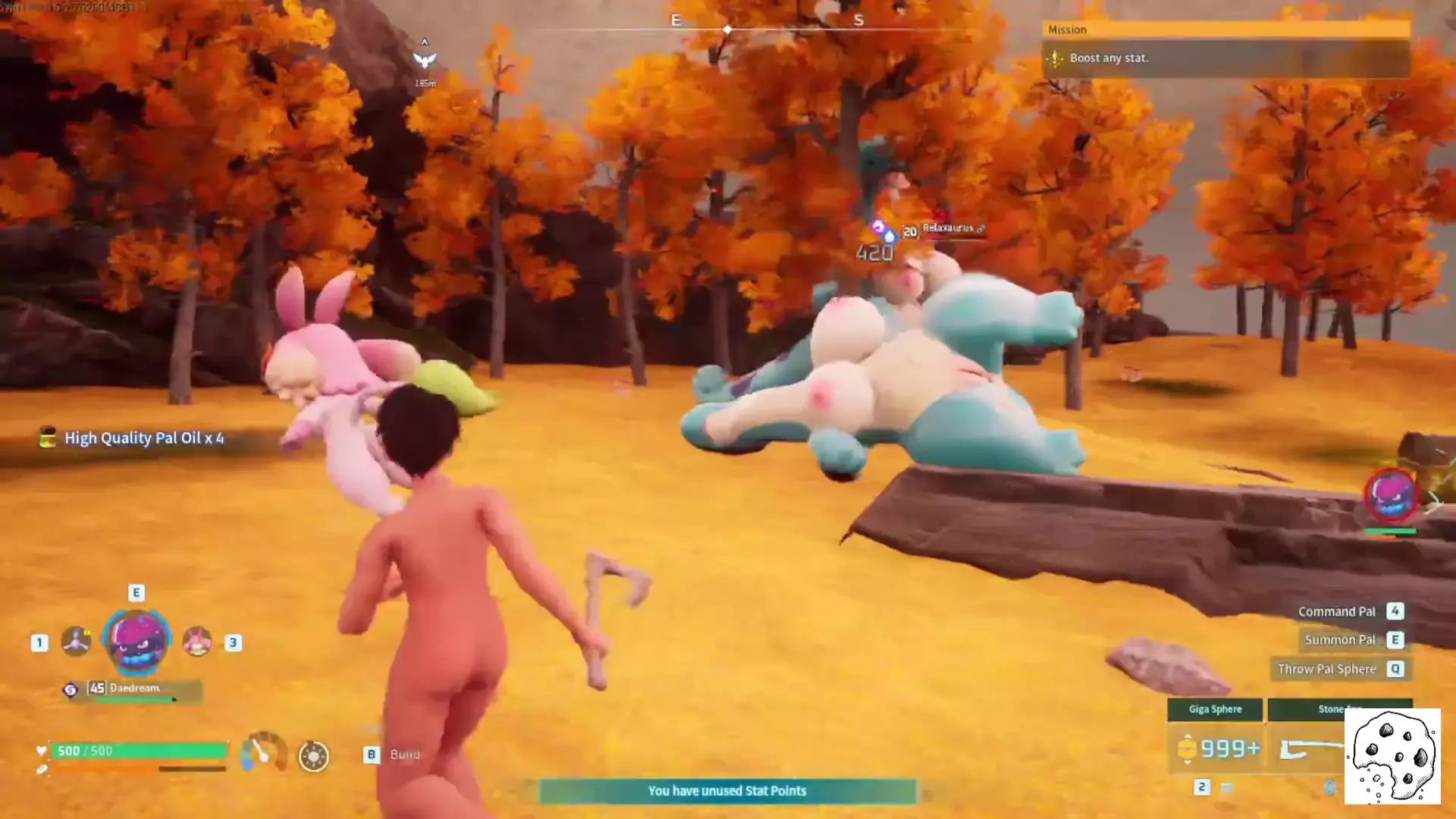The height and width of the screenshot is (819, 1456).
Task: Select the Daedream portrait in the party wheel
Action: click(137, 642)
